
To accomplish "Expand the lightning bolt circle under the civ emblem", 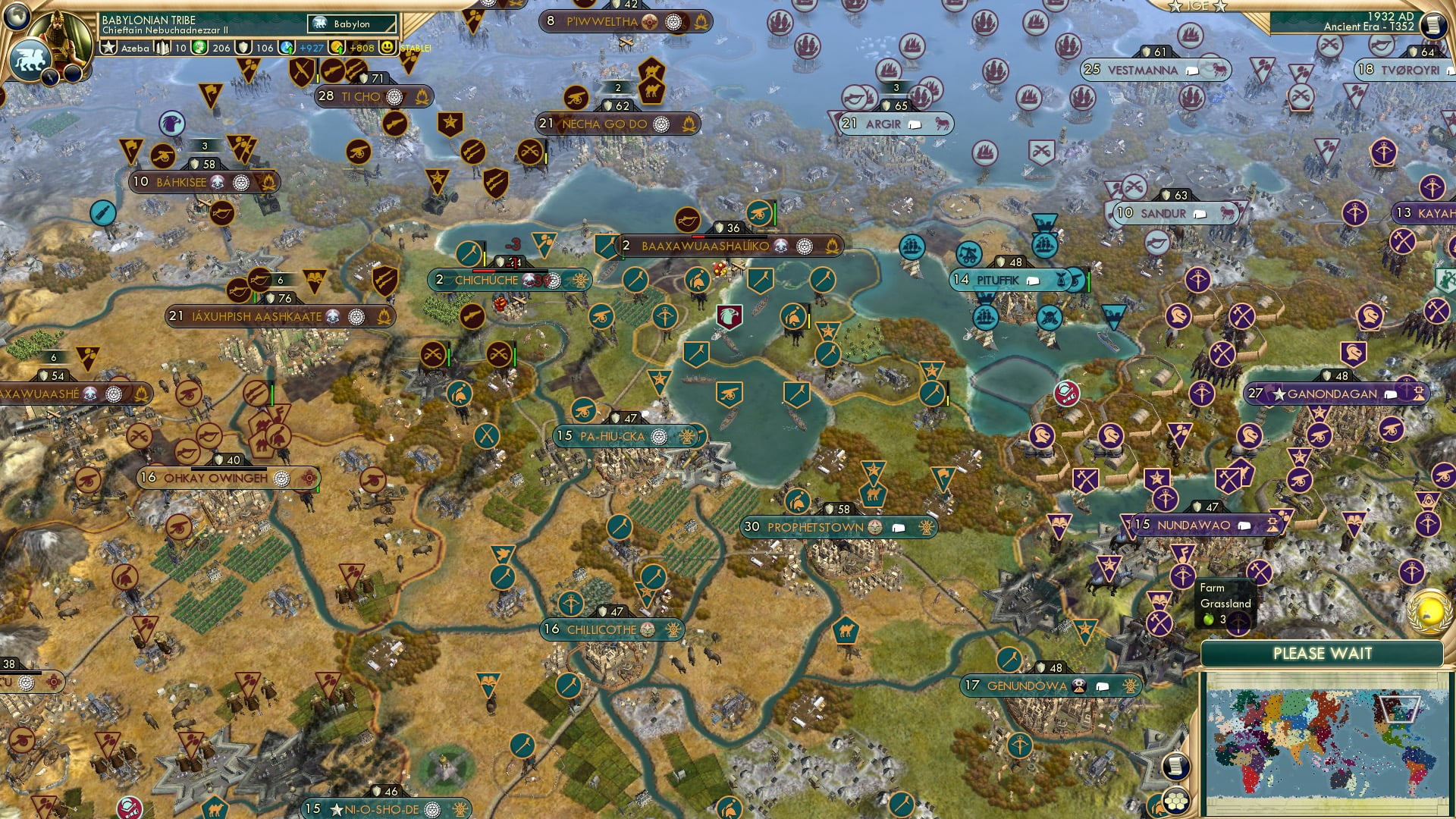I will [x=50, y=78].
